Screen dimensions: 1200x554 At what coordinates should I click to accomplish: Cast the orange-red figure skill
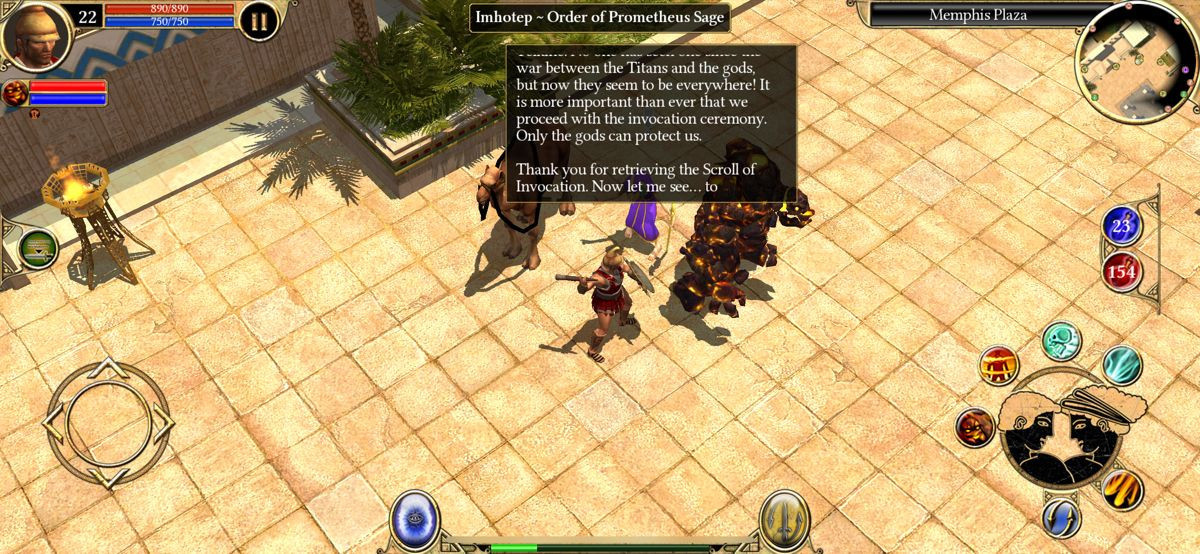[998, 365]
